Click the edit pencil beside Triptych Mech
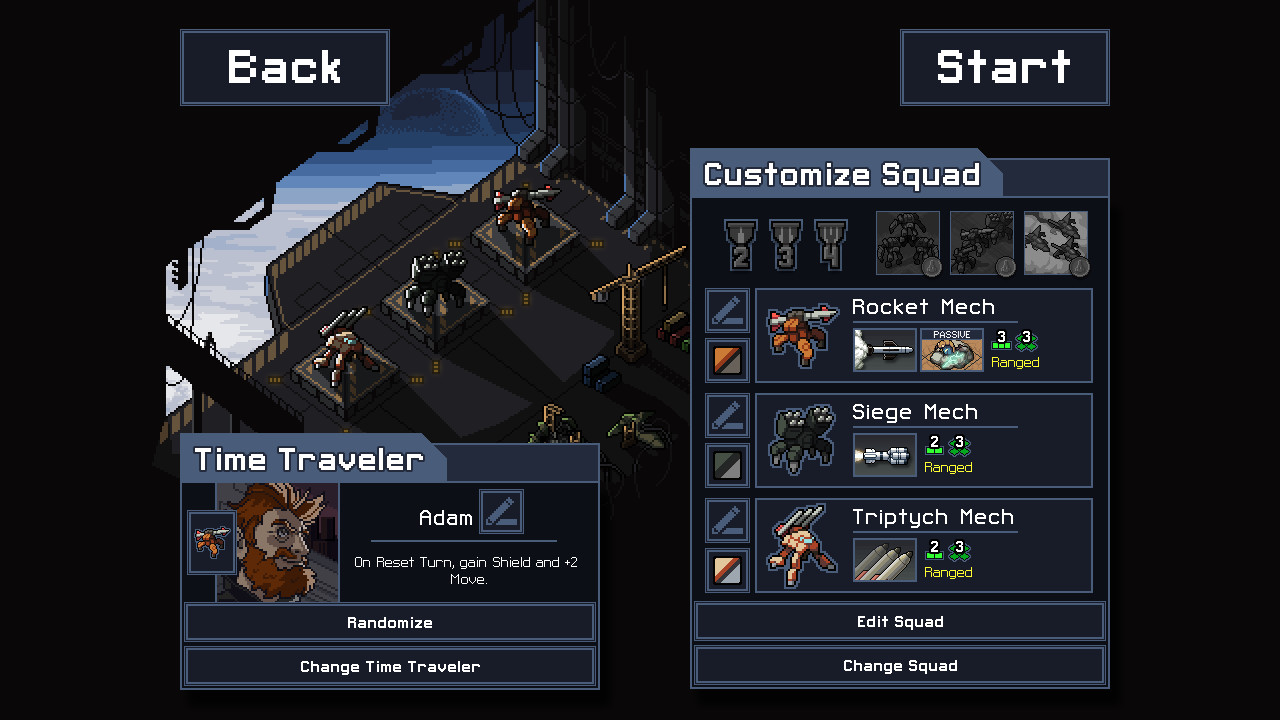The width and height of the screenshot is (1280, 720). coord(727,521)
